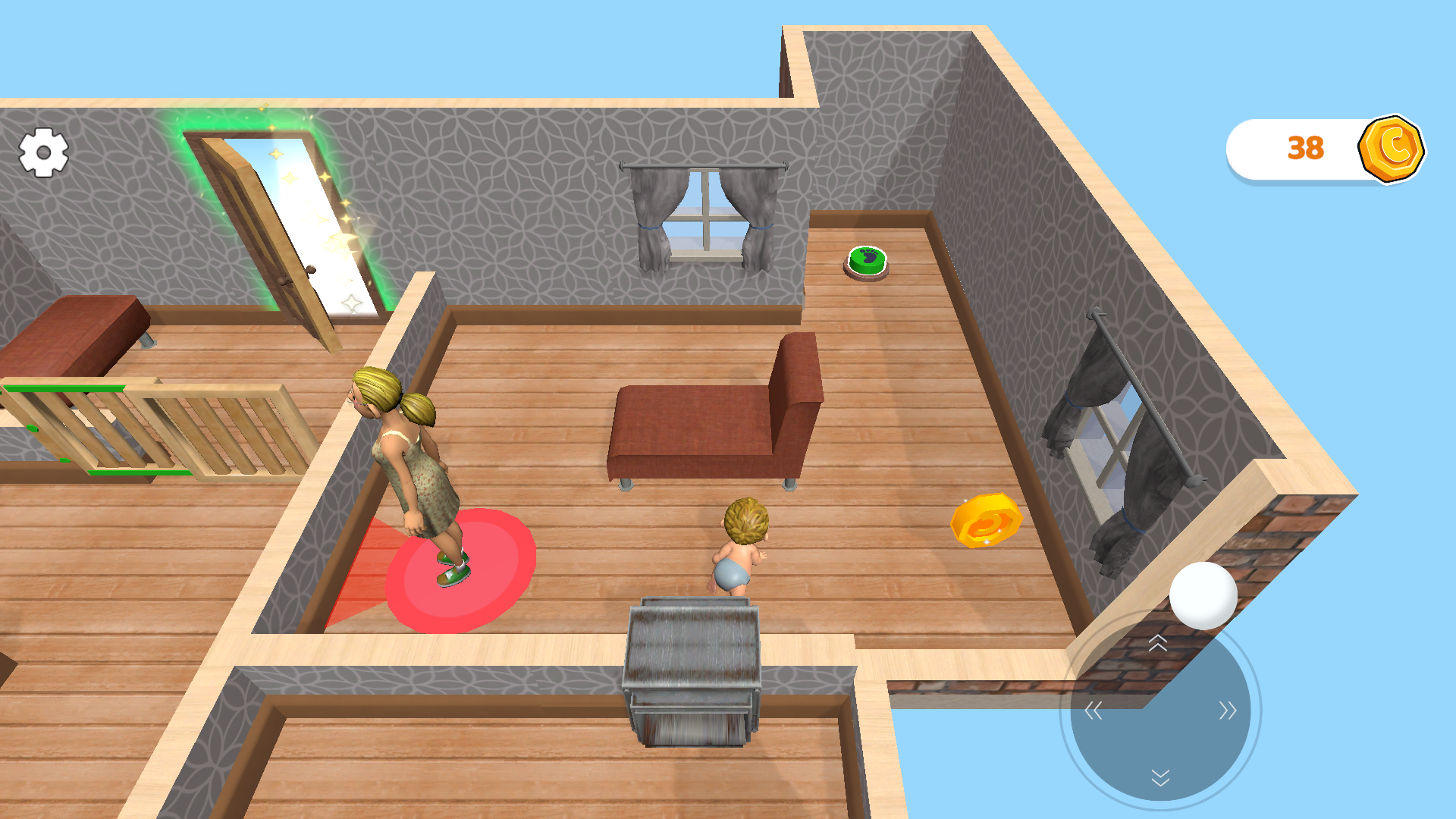
Task: Tap the gold coin currency icon
Action: pyautogui.click(x=1392, y=149)
